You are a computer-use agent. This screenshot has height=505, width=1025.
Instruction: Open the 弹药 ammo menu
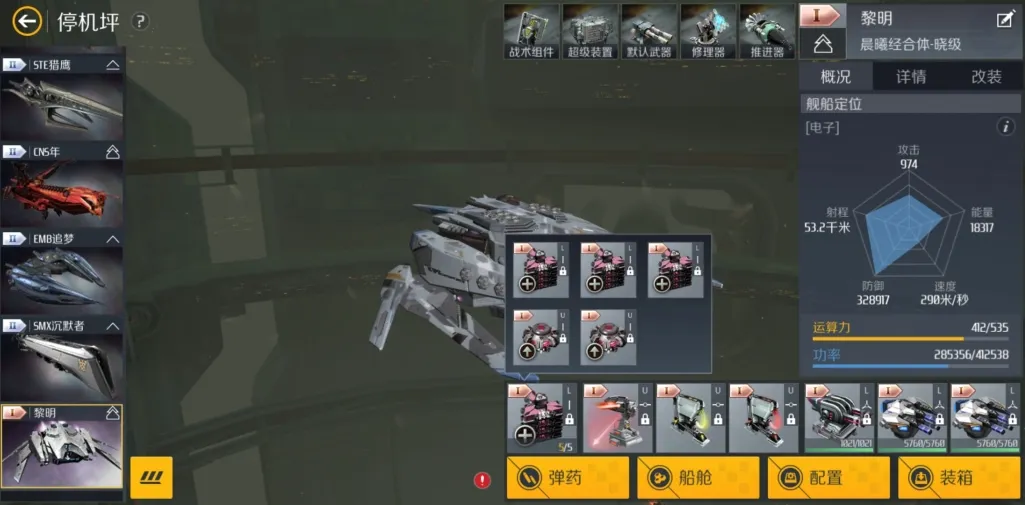point(568,478)
